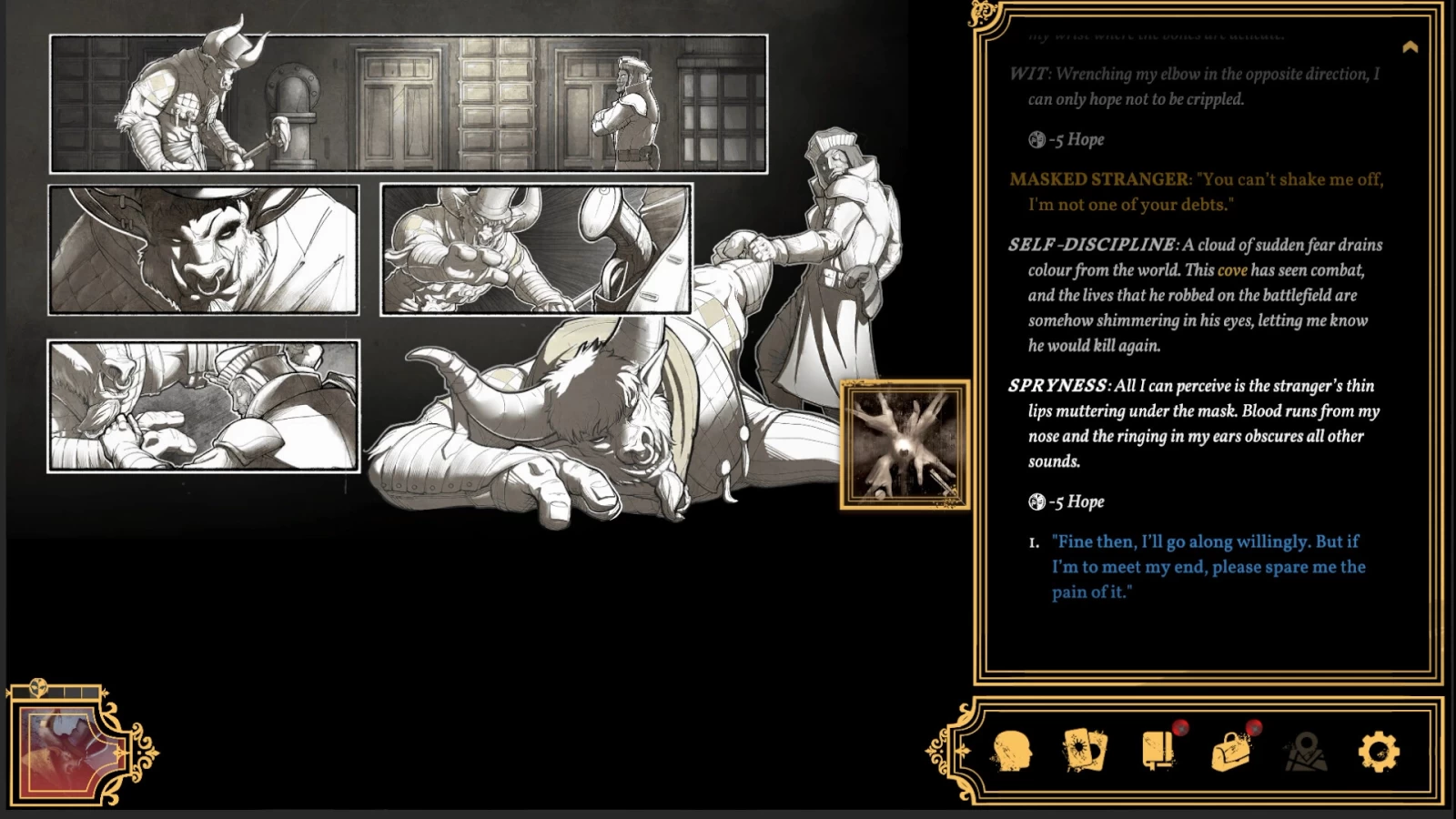Click the highlighted word "cove"
Viewport: 1456px width, 819px height.
[x=1232, y=270]
